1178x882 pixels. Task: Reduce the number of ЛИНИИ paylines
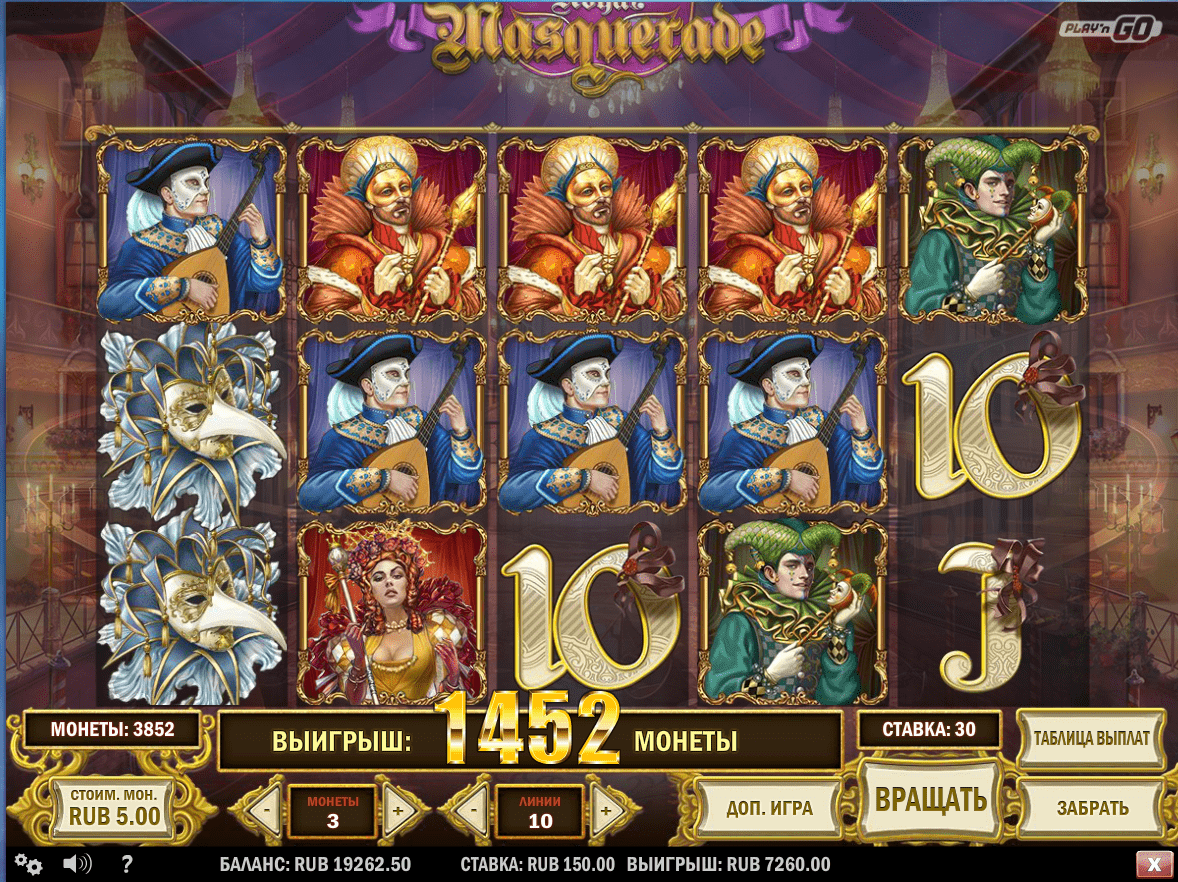(473, 811)
